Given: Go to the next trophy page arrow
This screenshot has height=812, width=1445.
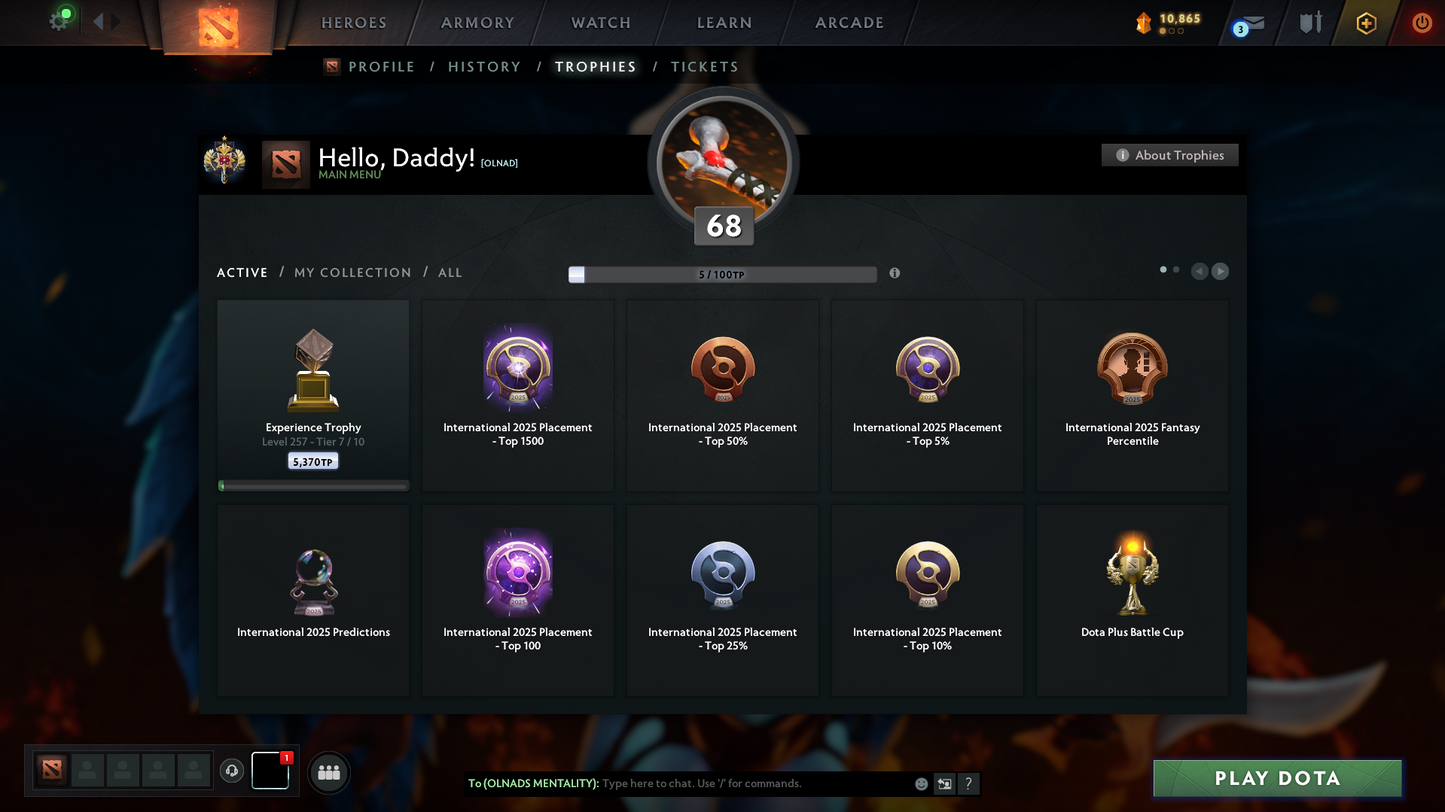Looking at the screenshot, I should pos(1220,272).
